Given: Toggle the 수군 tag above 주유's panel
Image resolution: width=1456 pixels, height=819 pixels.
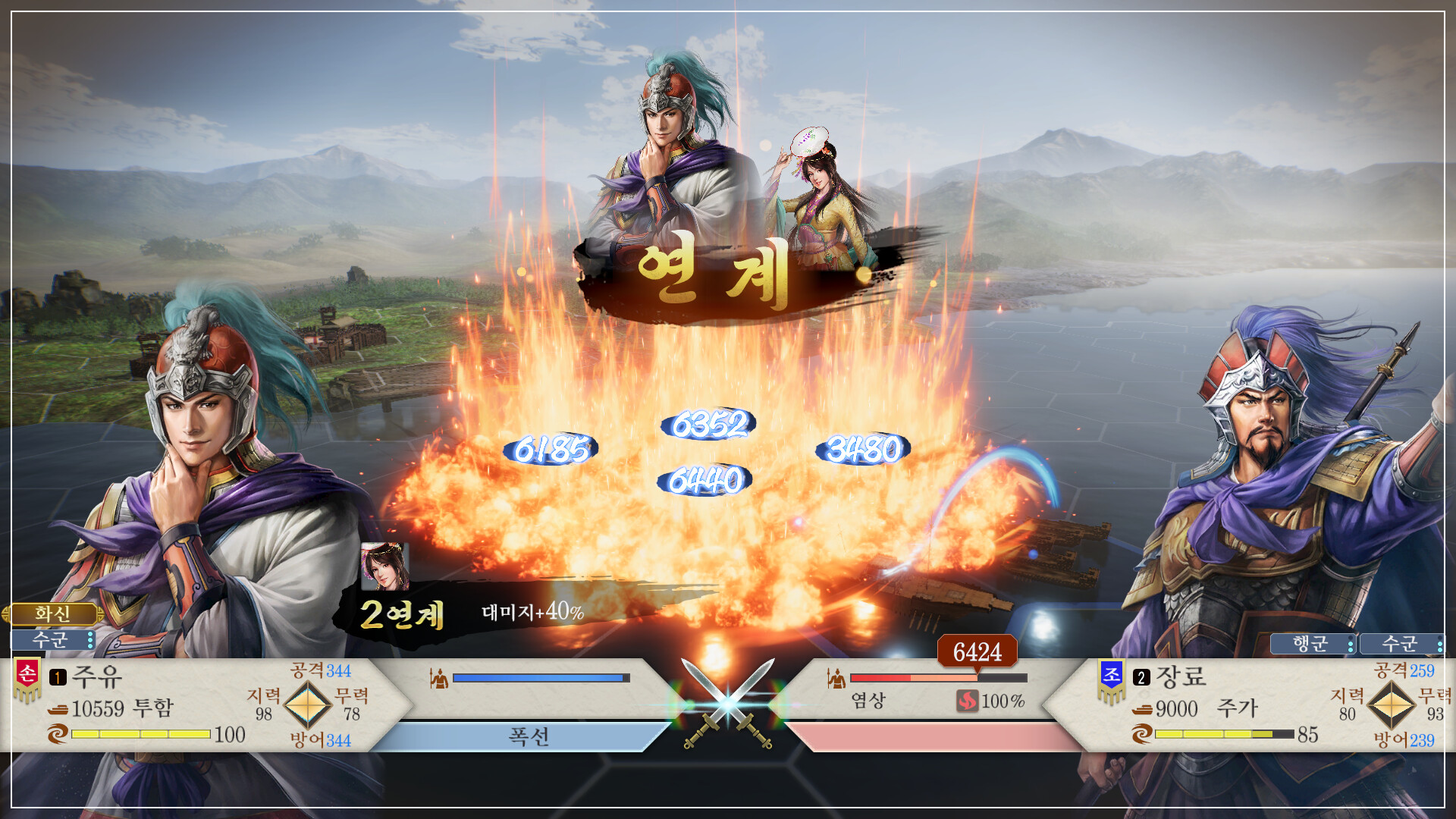Looking at the screenshot, I should click(49, 640).
